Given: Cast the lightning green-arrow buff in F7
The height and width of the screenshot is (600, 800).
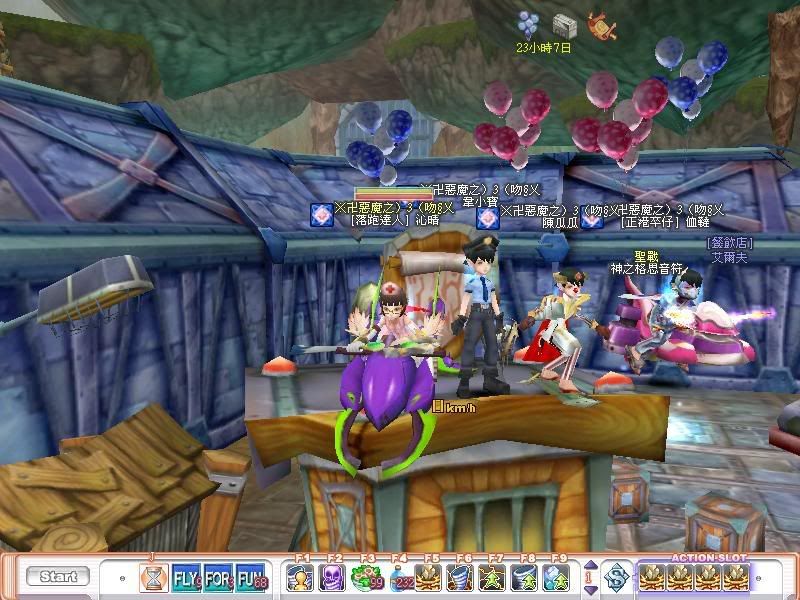Looking at the screenshot, I should coord(495,577).
